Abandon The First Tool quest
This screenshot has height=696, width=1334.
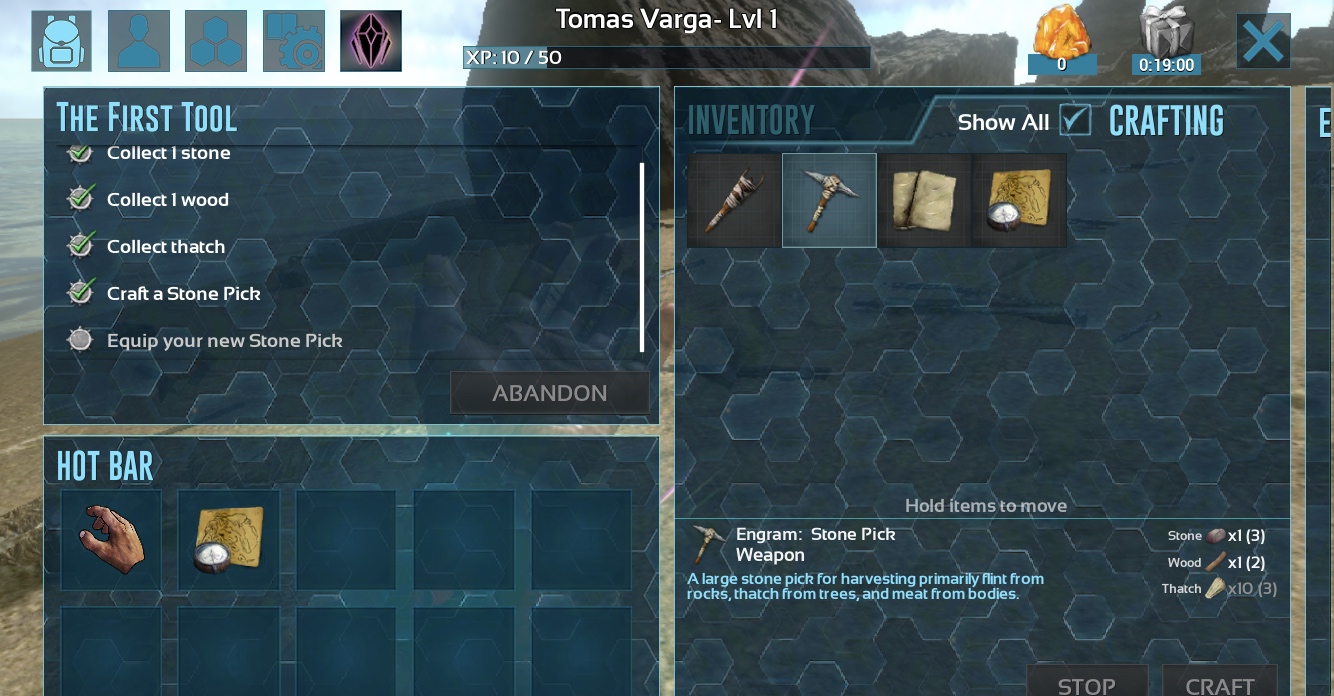click(x=549, y=393)
